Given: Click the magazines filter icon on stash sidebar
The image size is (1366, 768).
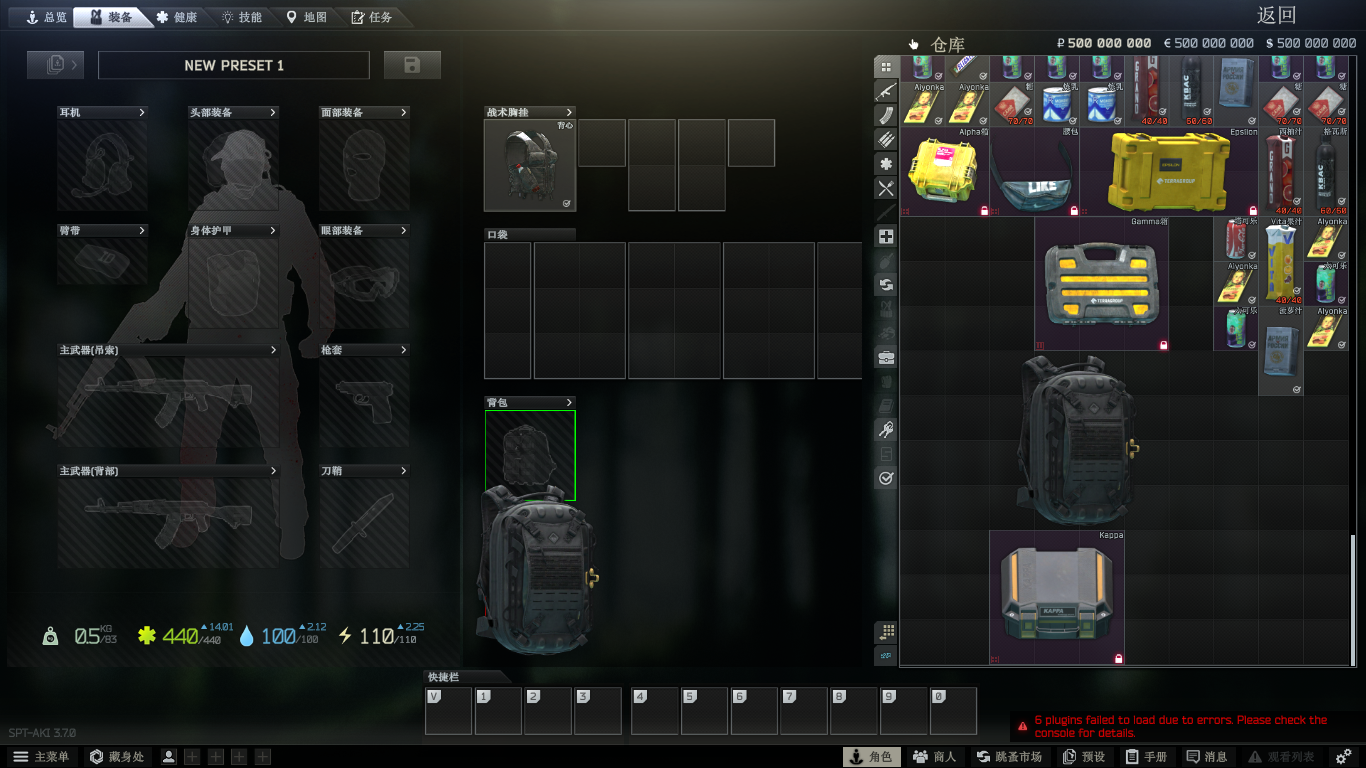Looking at the screenshot, I should [x=885, y=116].
